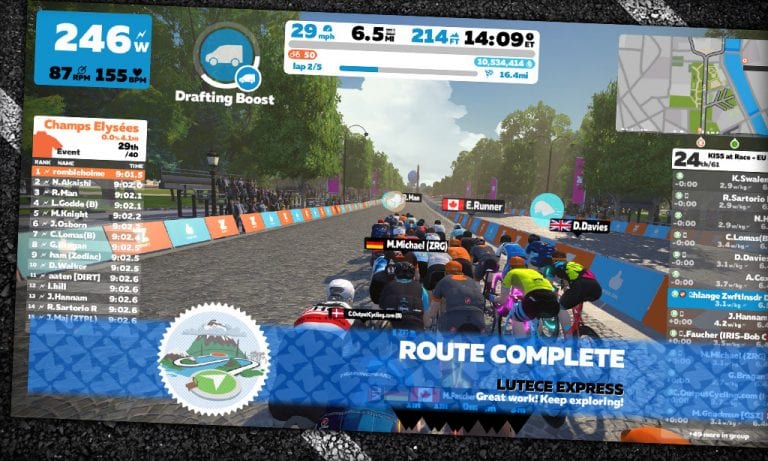Click the E.Runner rider name tag
This screenshot has height=461, width=768.
click(482, 205)
